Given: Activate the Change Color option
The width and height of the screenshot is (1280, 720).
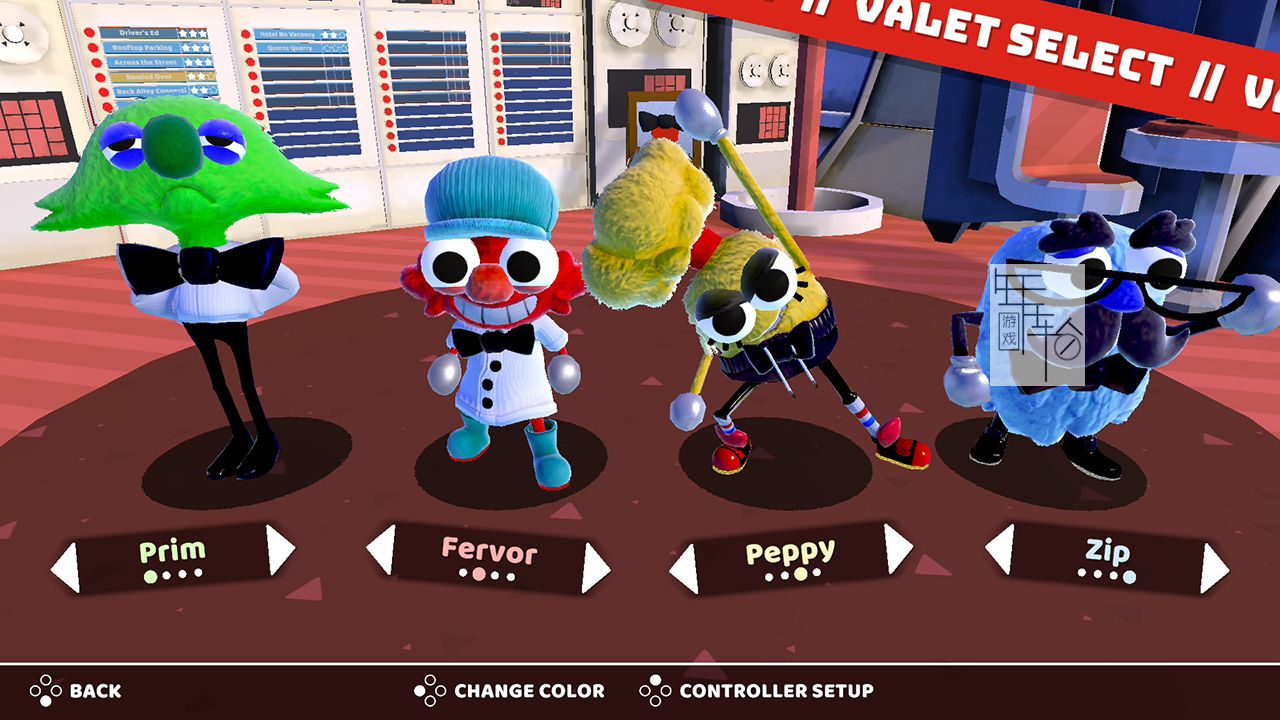Looking at the screenshot, I should [510, 690].
